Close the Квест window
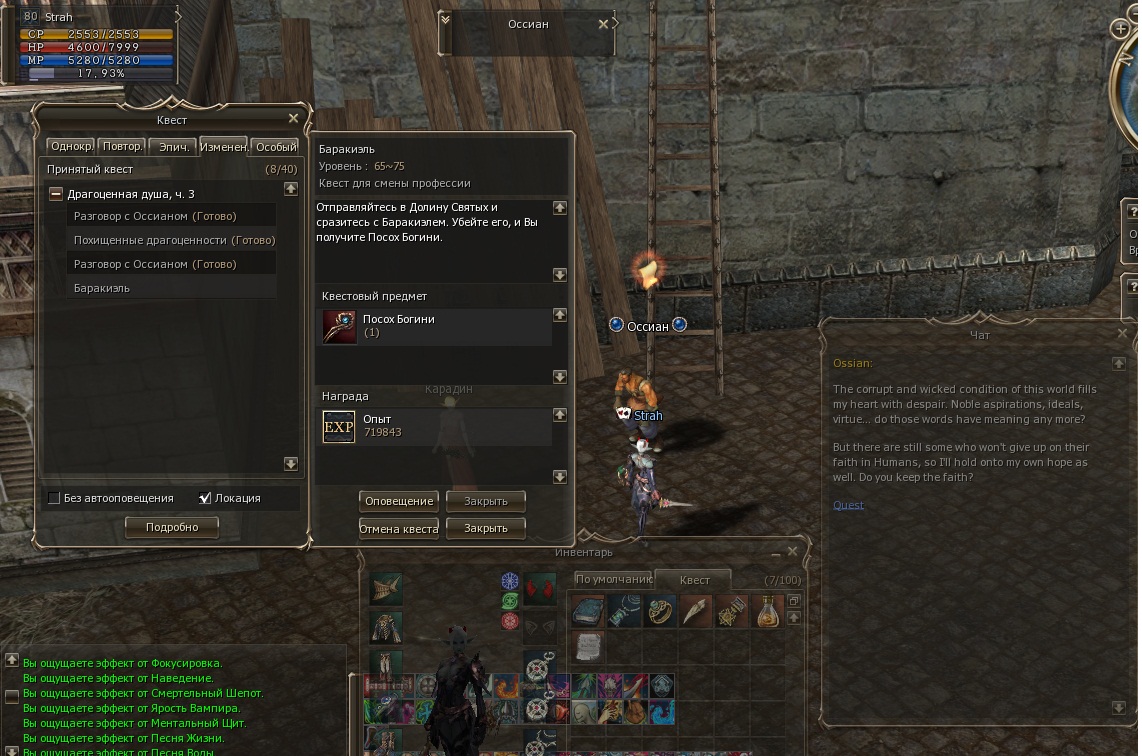1142x756 pixels. point(293,118)
